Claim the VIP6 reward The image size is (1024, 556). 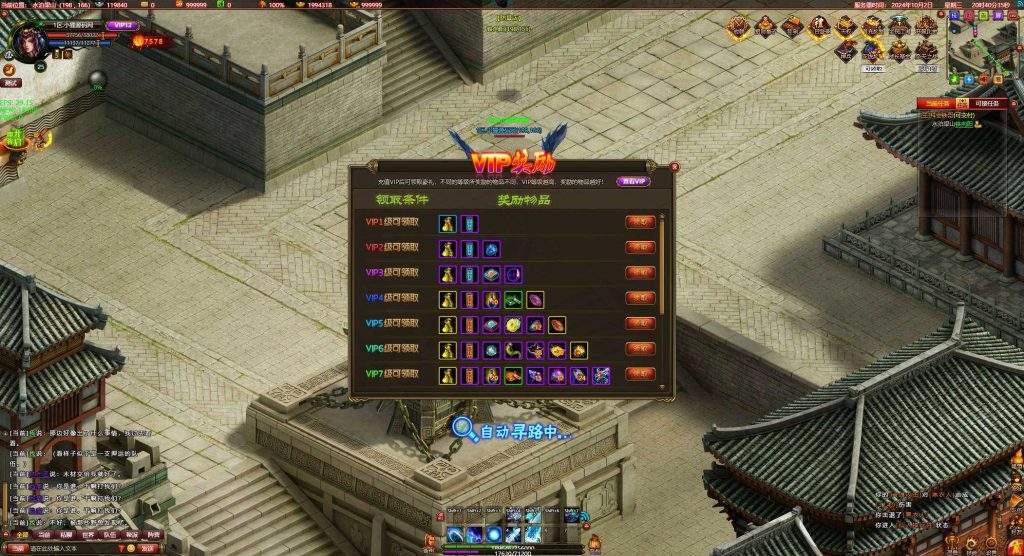click(x=640, y=348)
